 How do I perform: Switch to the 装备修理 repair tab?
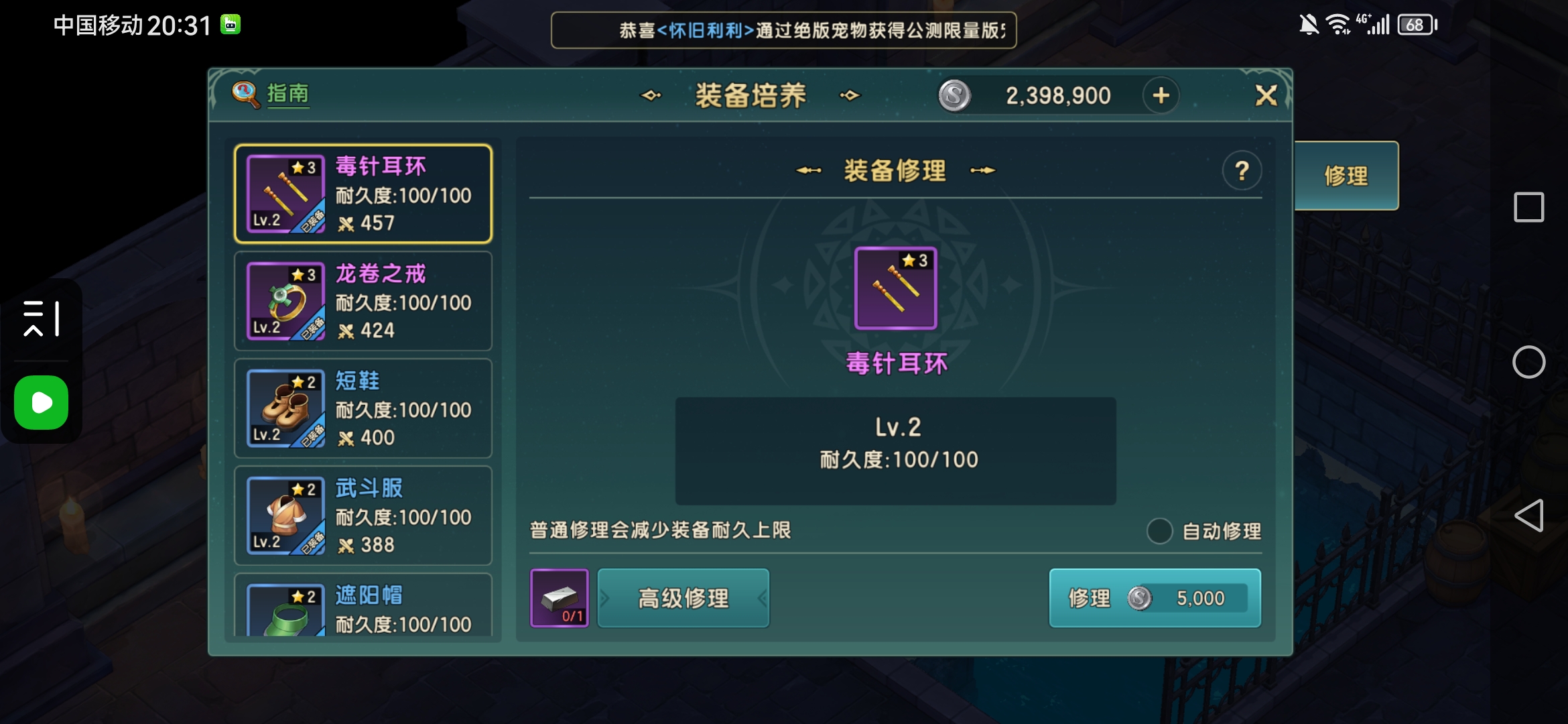[895, 170]
